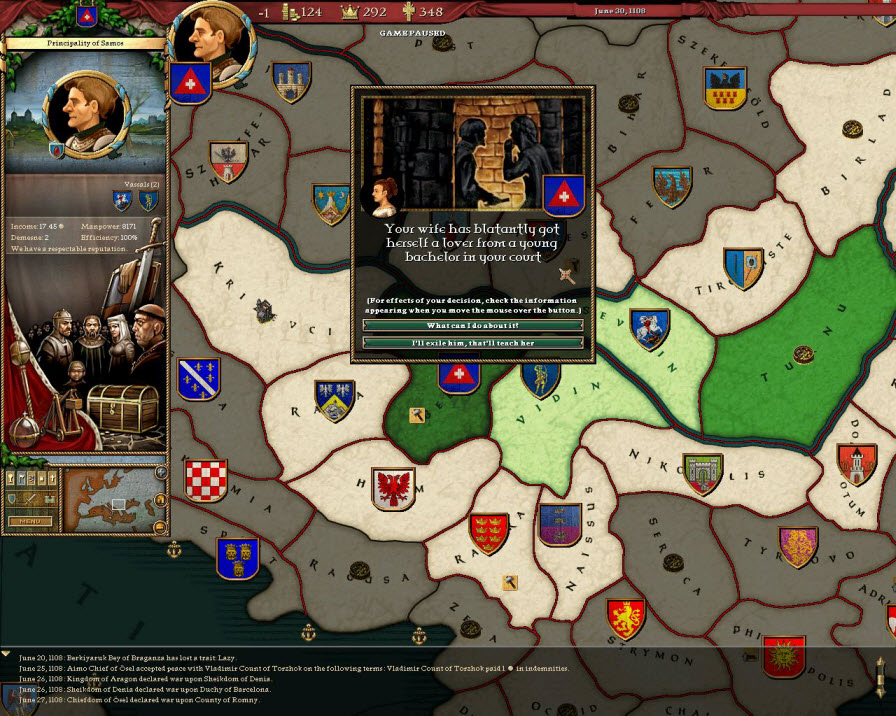
Task: Select the second vassal shield with yellow figure
Action: pyautogui.click(x=148, y=201)
